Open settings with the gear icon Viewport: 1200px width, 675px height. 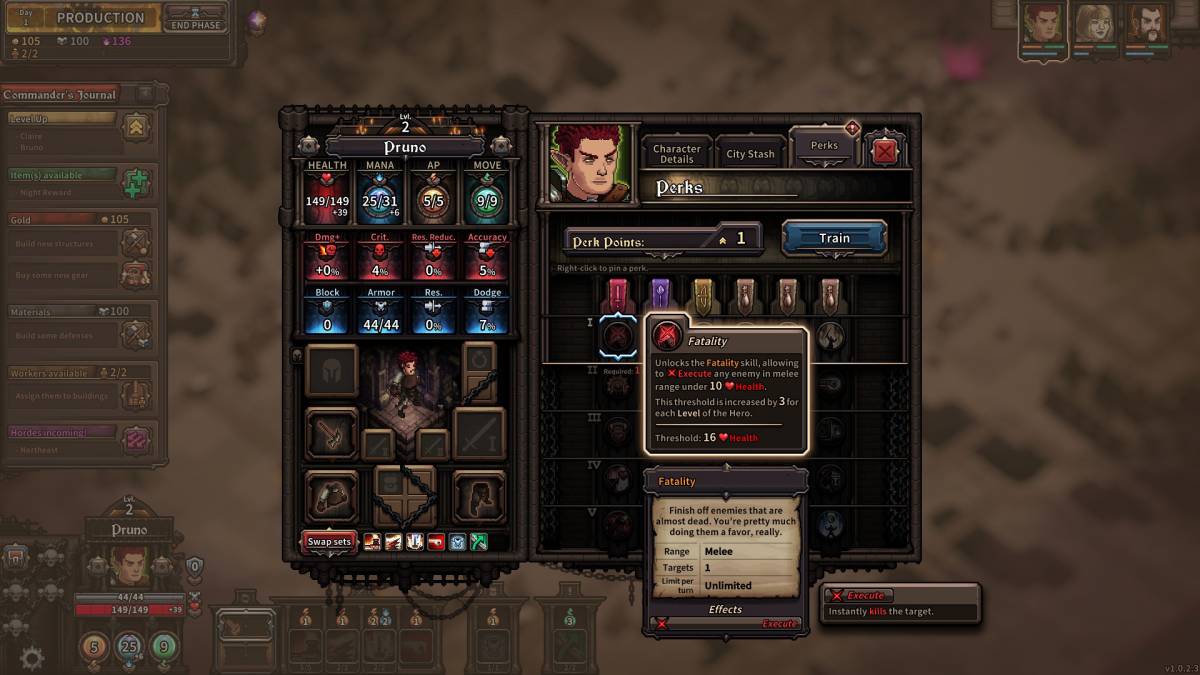32,657
